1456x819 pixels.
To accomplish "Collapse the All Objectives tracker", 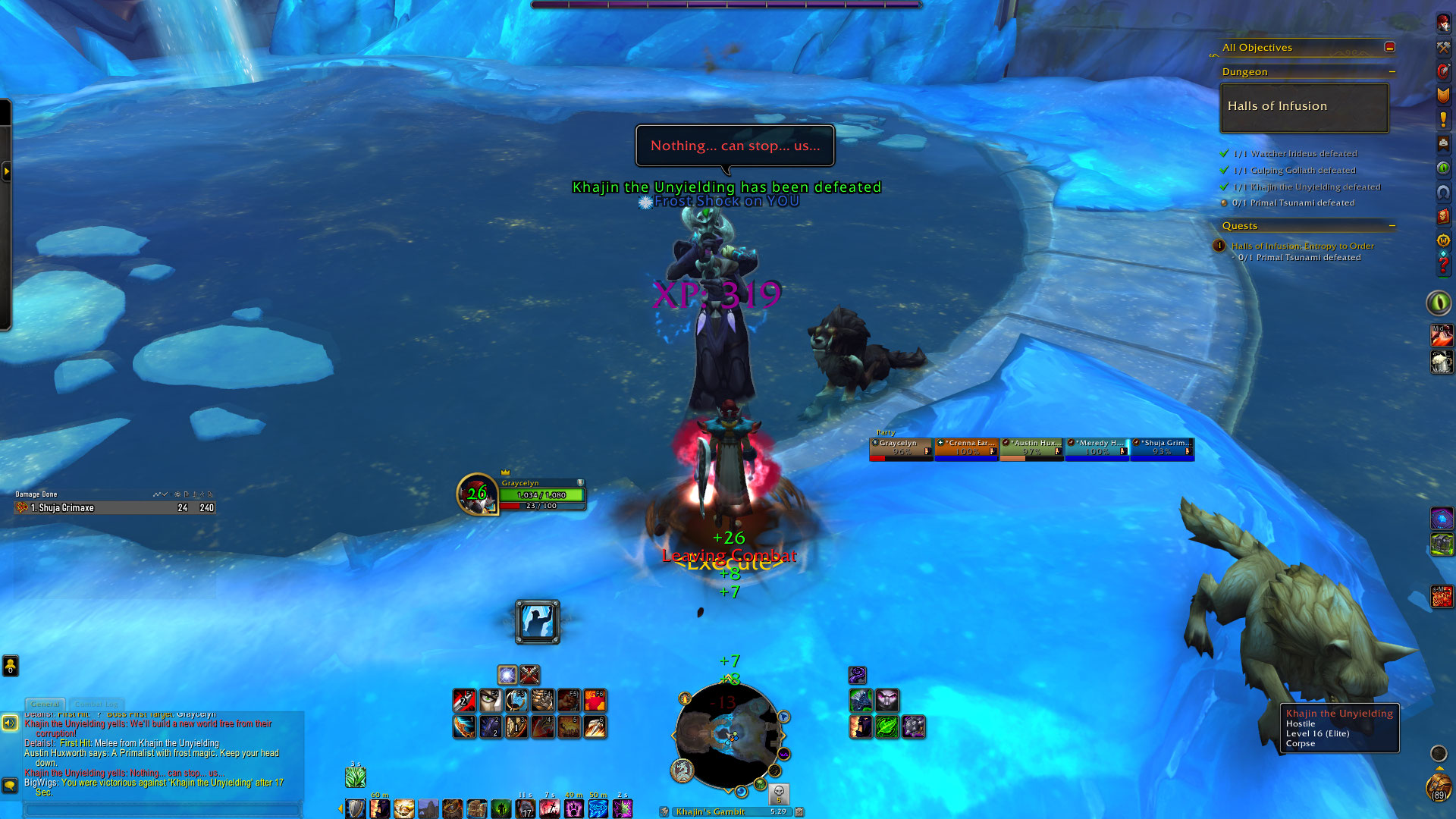I will tap(1389, 47).
